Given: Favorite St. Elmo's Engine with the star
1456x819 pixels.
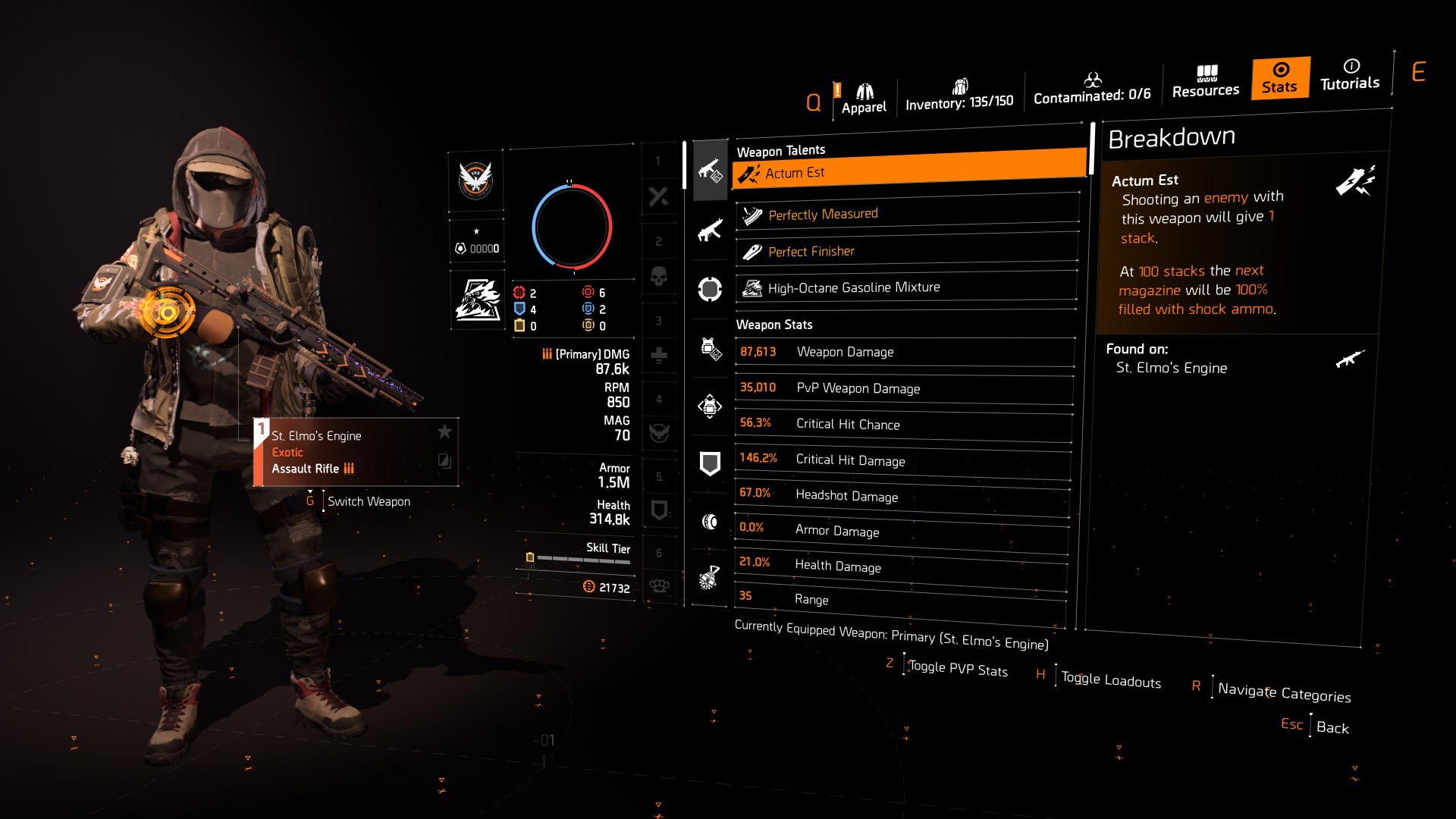Looking at the screenshot, I should (444, 432).
